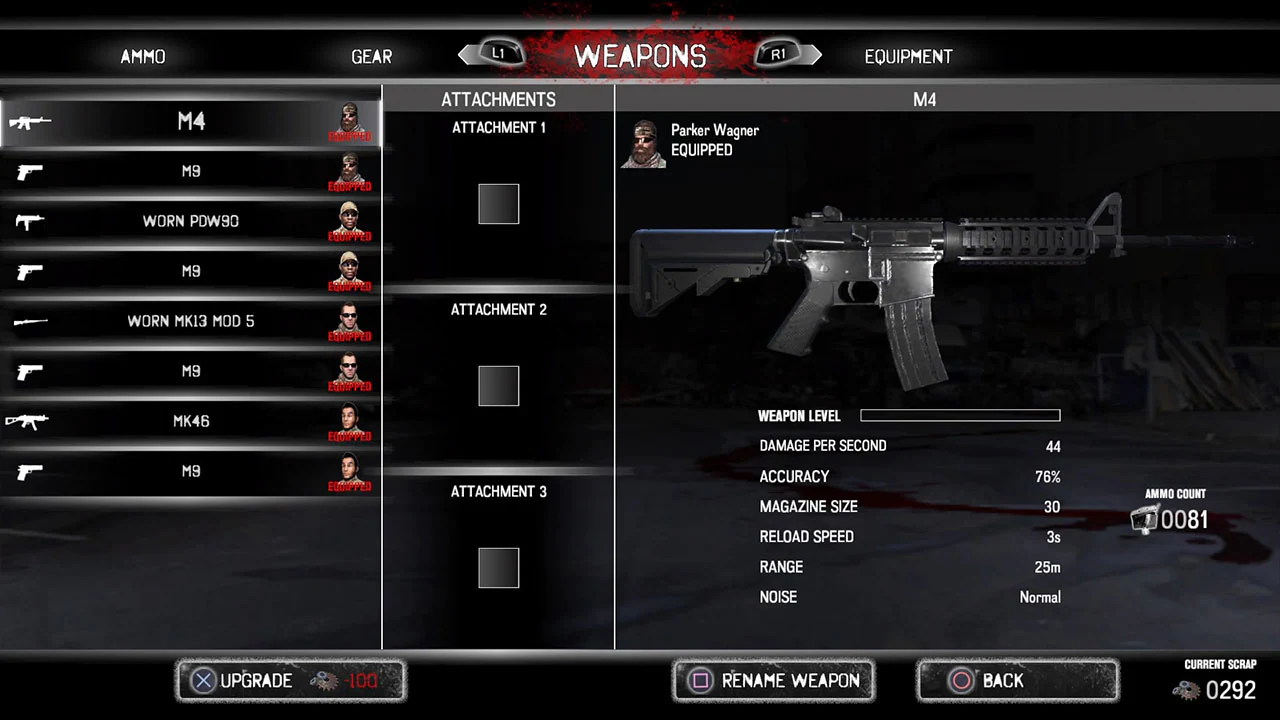This screenshot has width=1280, height=720.
Task: Select the M4 rifle icon in weapon list
Action: pyautogui.click(x=30, y=120)
